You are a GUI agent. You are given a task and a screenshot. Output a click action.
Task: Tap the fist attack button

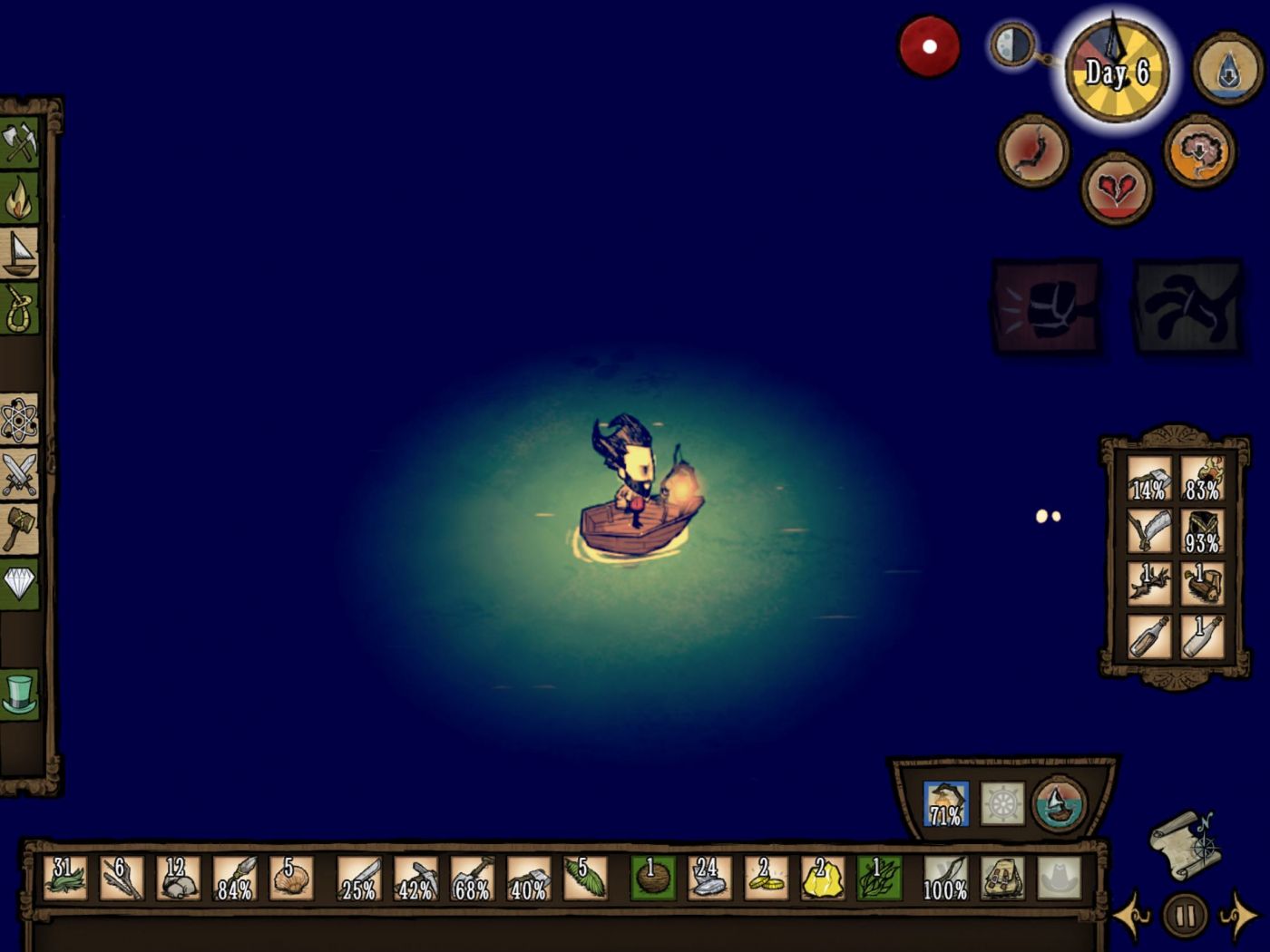(x=1048, y=308)
